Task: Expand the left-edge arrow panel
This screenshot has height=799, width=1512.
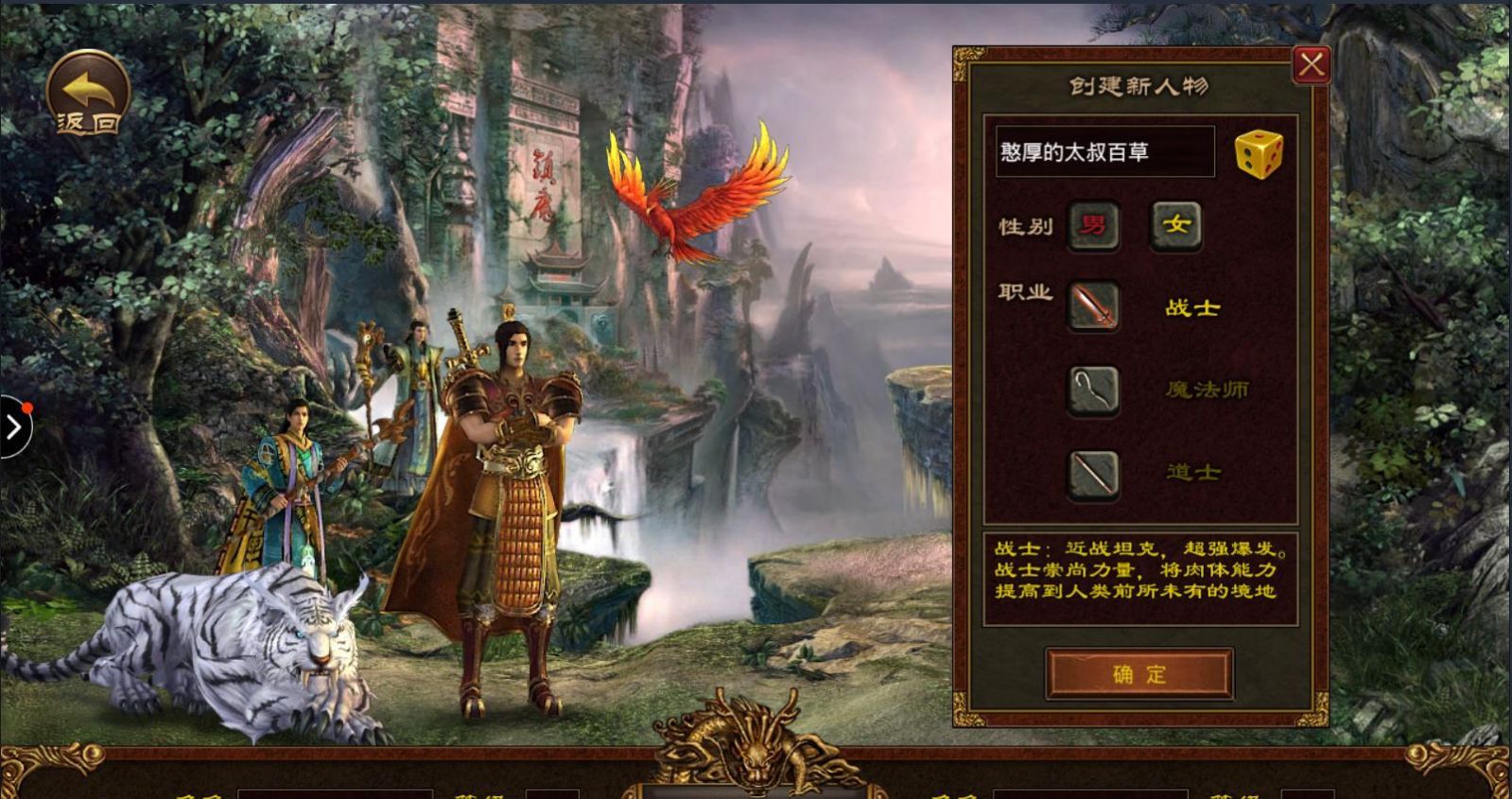Action: (x=13, y=426)
